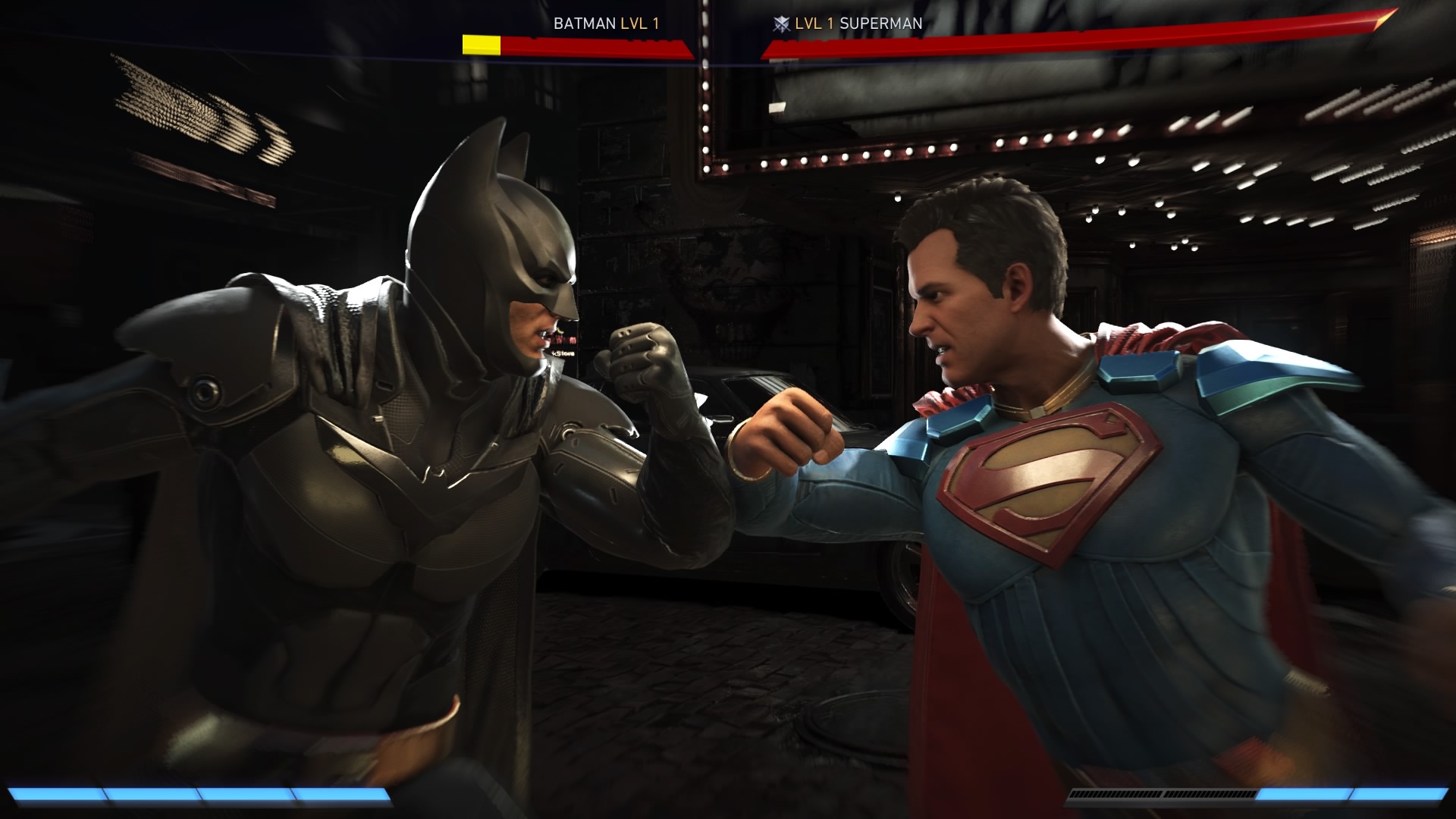
Task: Click the crossed-swords emblem beside Superman's name
Action: pyautogui.click(x=781, y=24)
